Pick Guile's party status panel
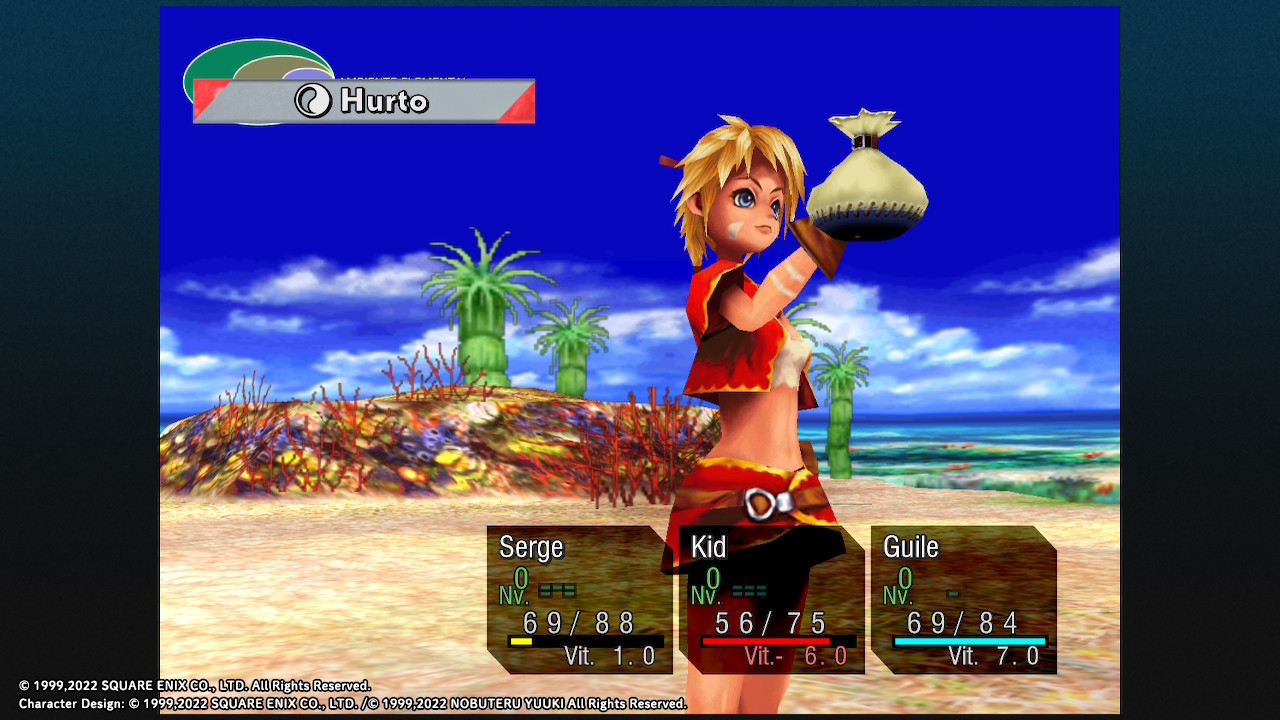 [963, 600]
